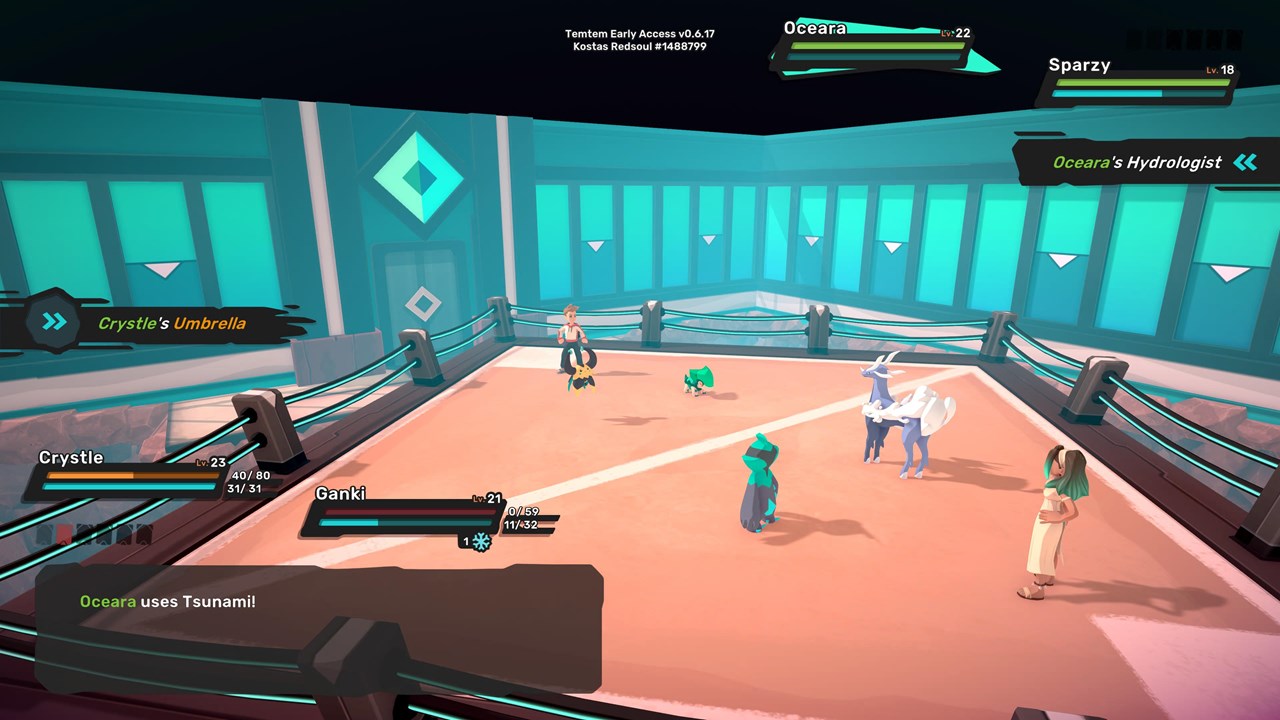The width and height of the screenshot is (1280, 720).
Task: Select Crystle's nameplate panel
Action: pos(130,476)
